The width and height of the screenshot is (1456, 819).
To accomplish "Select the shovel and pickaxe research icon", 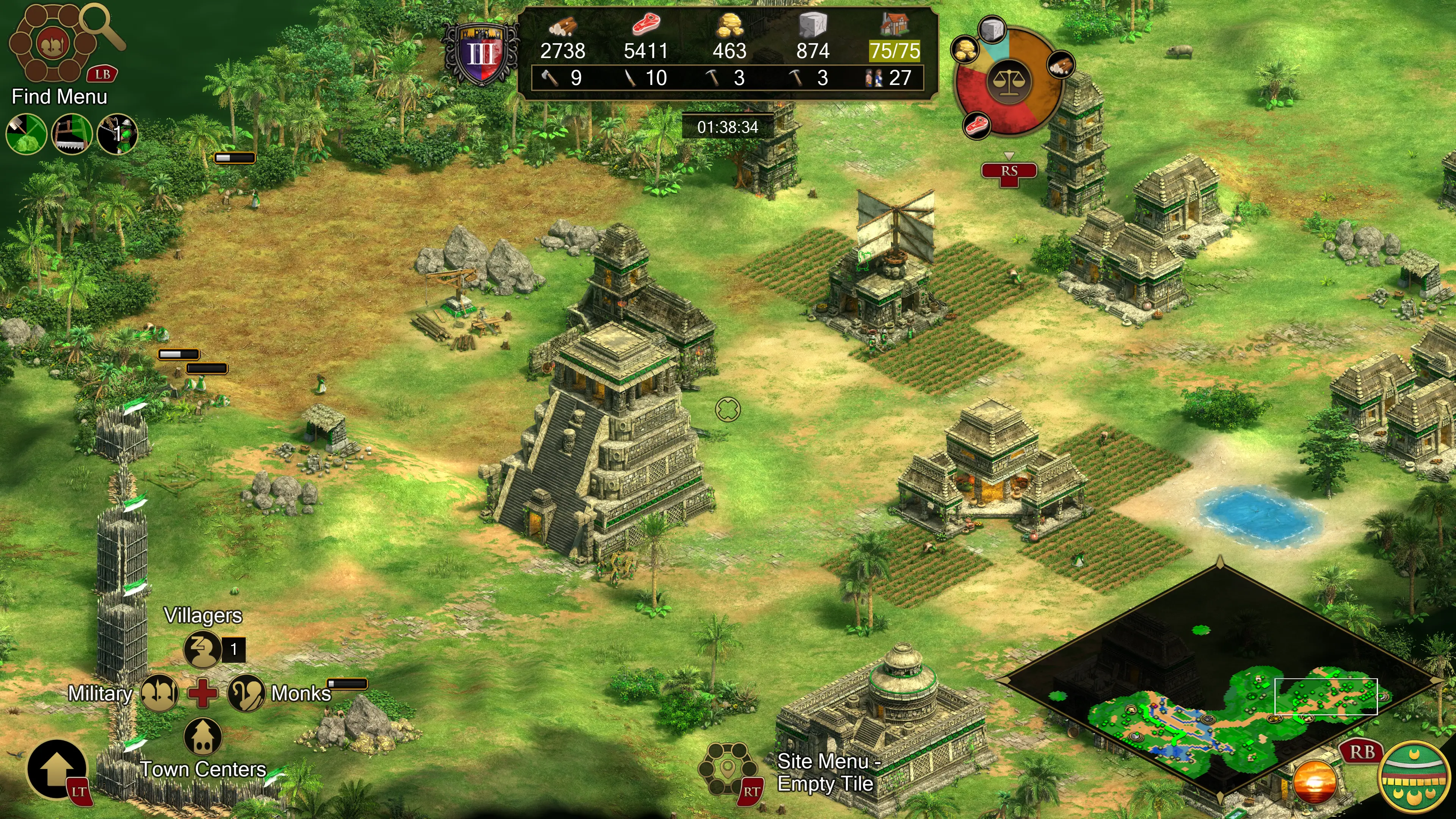I will 26,134.
